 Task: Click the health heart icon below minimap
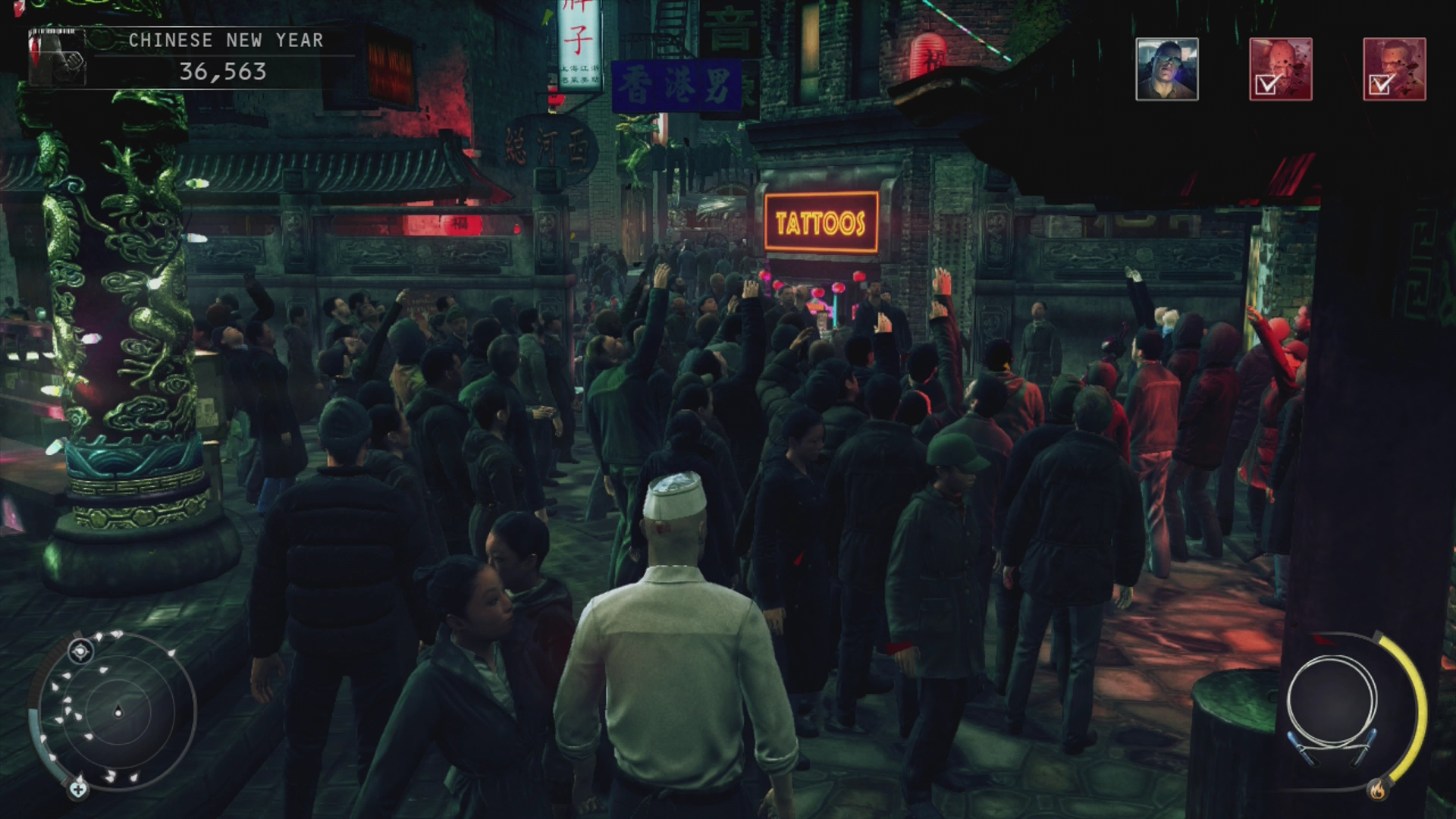coord(77,789)
